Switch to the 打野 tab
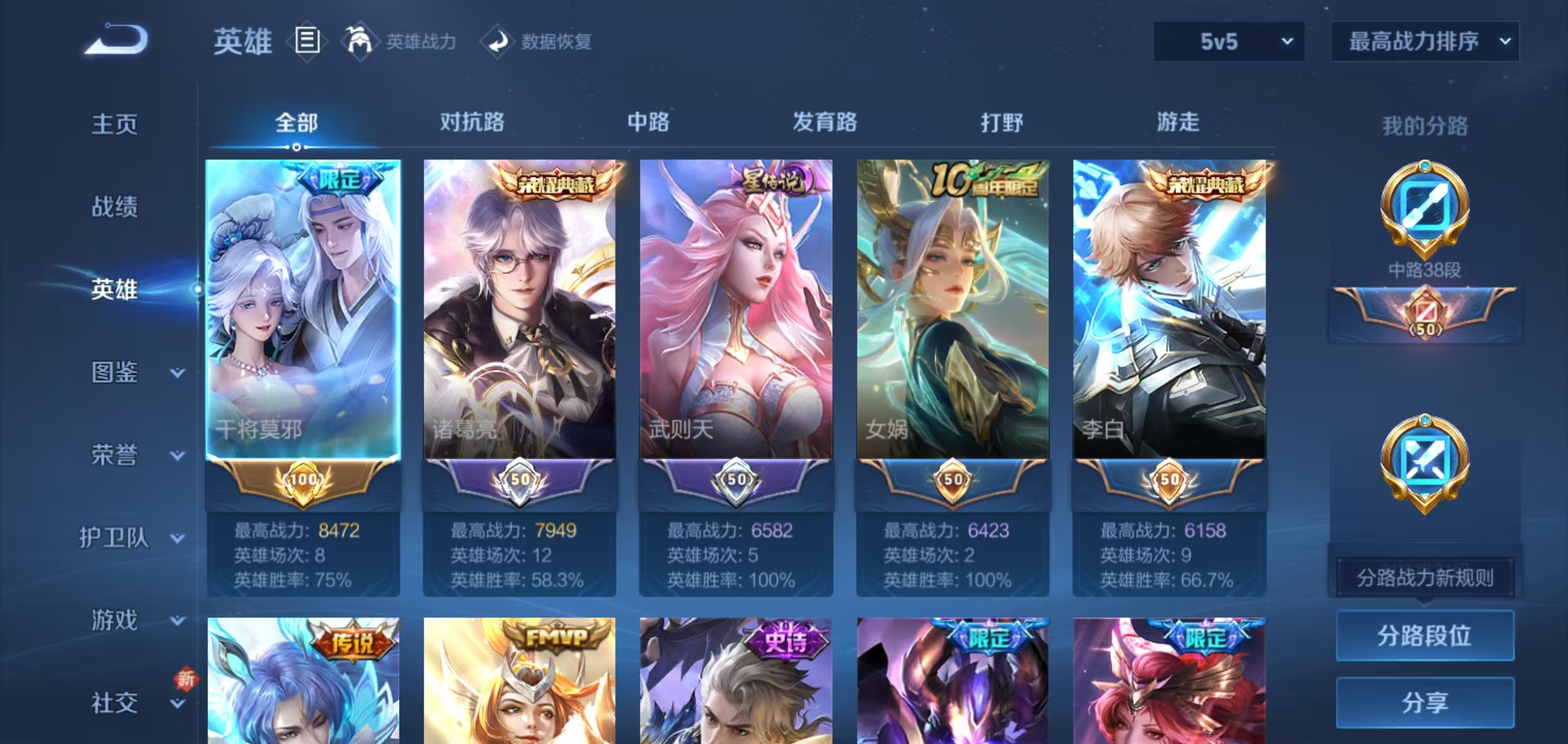The width and height of the screenshot is (1568, 744). tap(1002, 123)
